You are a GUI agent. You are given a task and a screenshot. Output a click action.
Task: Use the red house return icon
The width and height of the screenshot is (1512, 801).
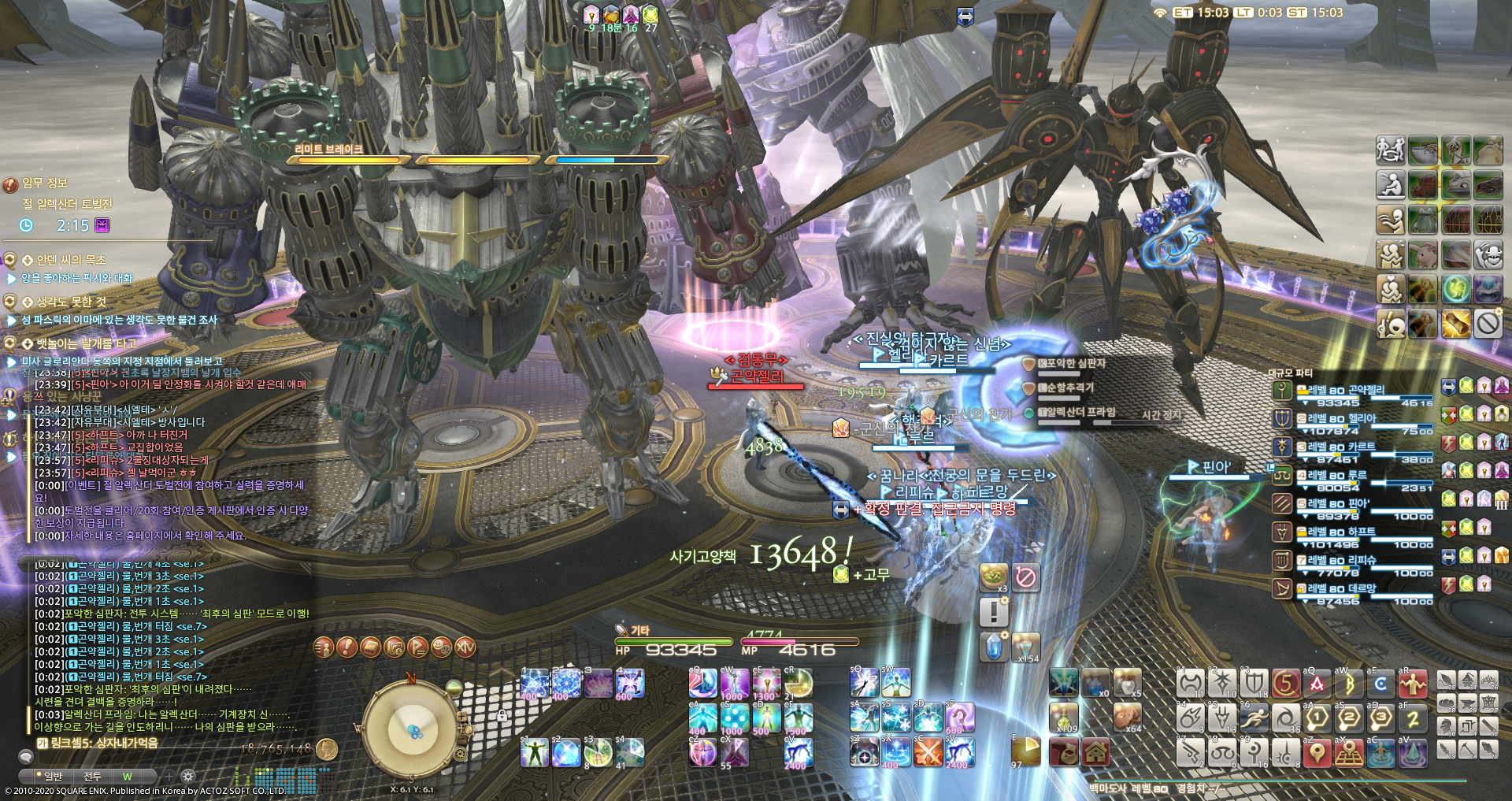click(x=1095, y=753)
